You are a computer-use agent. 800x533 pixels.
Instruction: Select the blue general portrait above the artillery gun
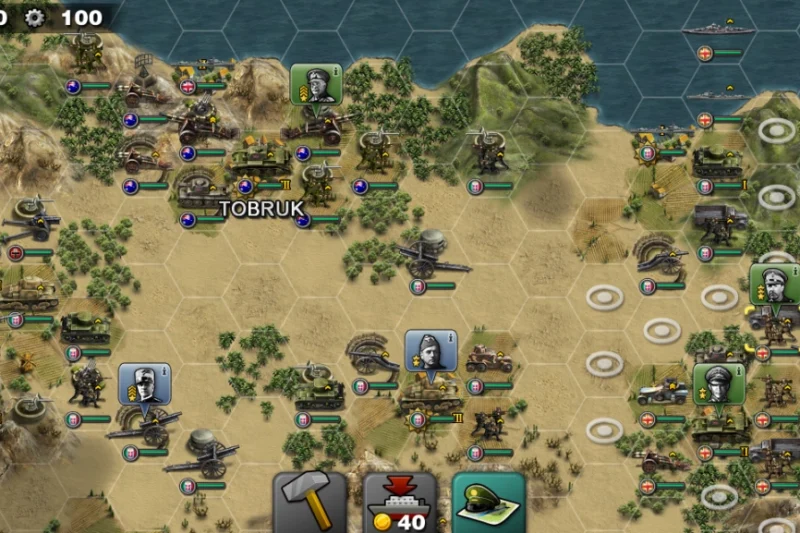click(144, 384)
